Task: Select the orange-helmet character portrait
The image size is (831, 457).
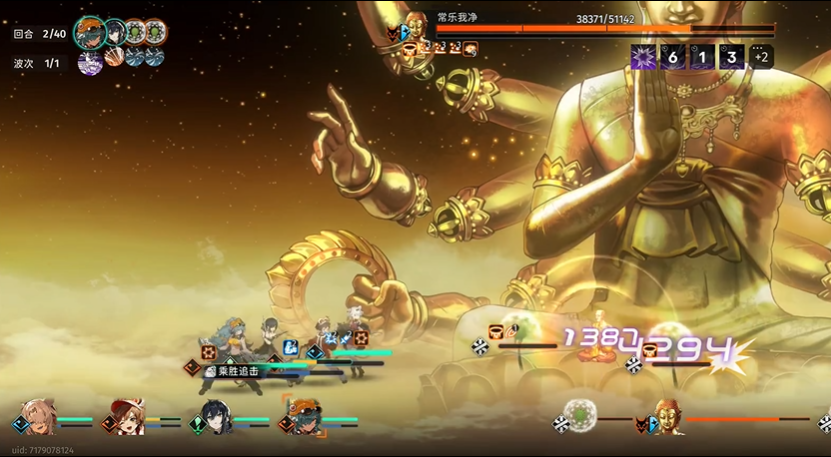Action: click(x=304, y=416)
